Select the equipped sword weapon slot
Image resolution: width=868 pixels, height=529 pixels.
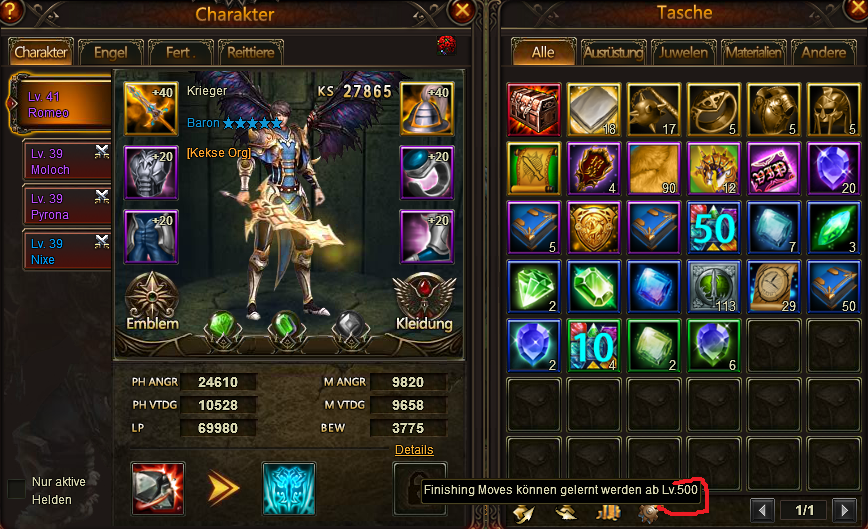pyautogui.click(x=151, y=107)
